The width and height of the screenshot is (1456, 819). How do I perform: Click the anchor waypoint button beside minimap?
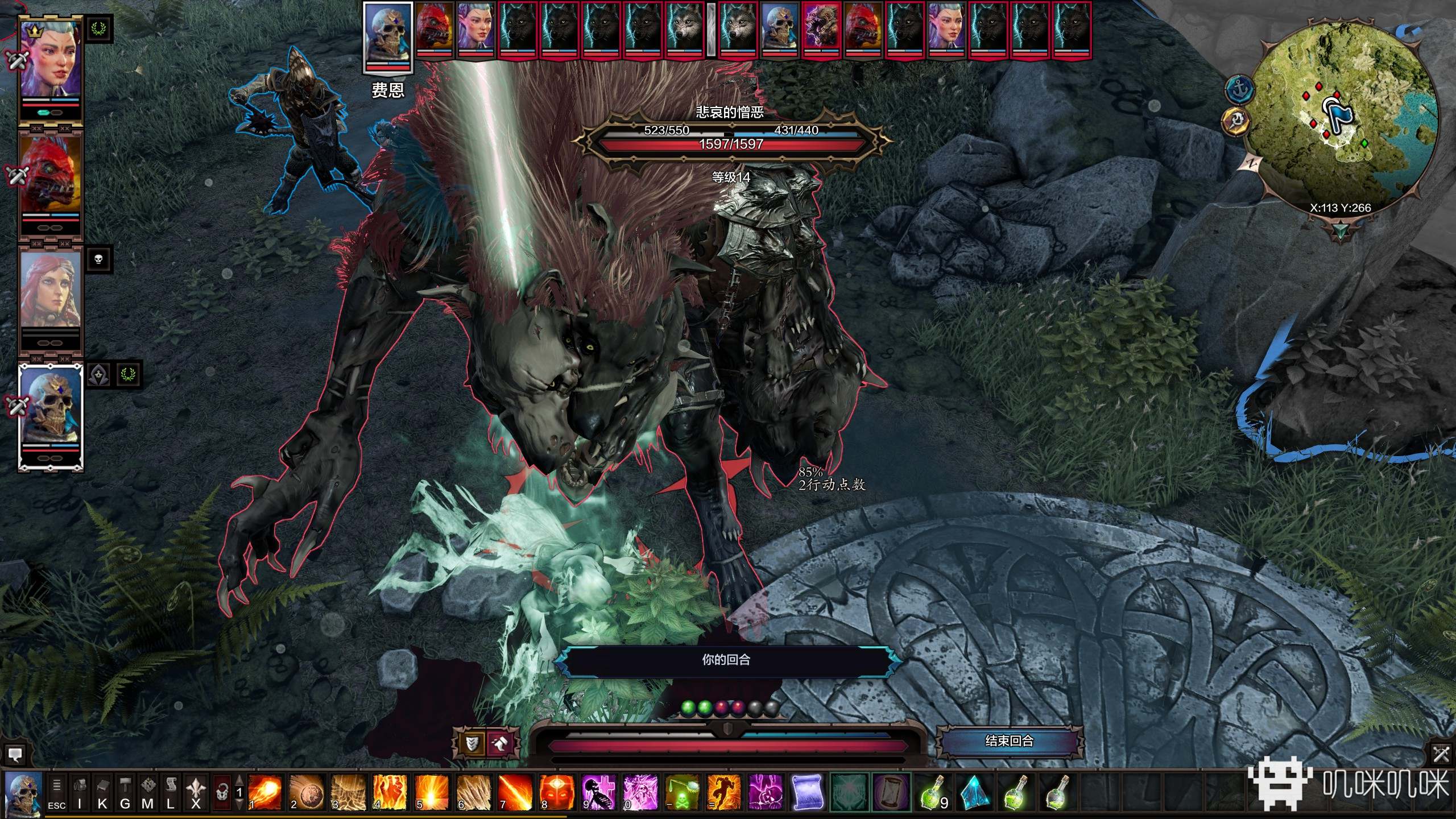[x=1239, y=89]
